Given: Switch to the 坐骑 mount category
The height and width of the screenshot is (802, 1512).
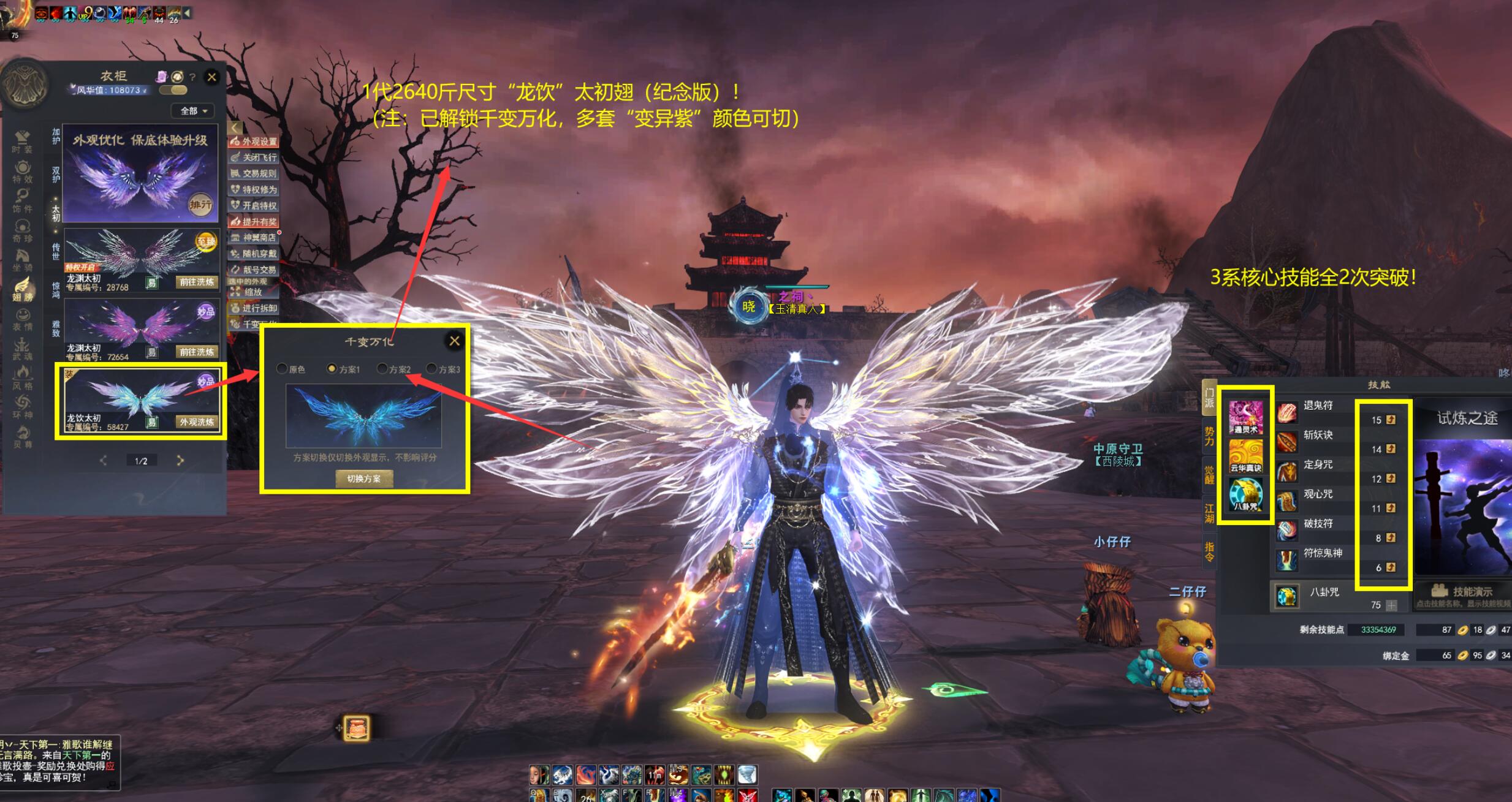Looking at the screenshot, I should [23, 260].
